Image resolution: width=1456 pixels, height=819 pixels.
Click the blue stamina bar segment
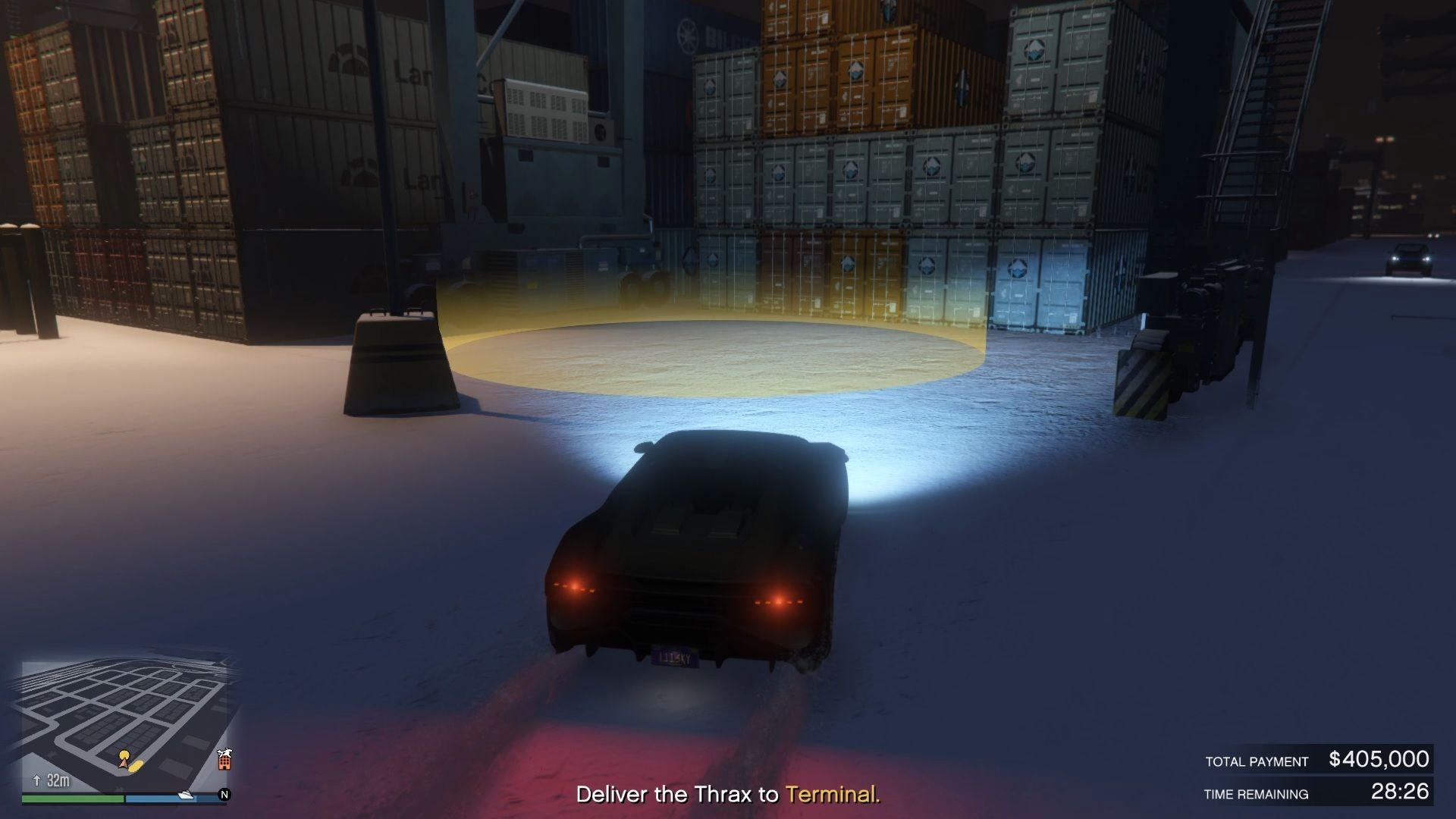152,800
